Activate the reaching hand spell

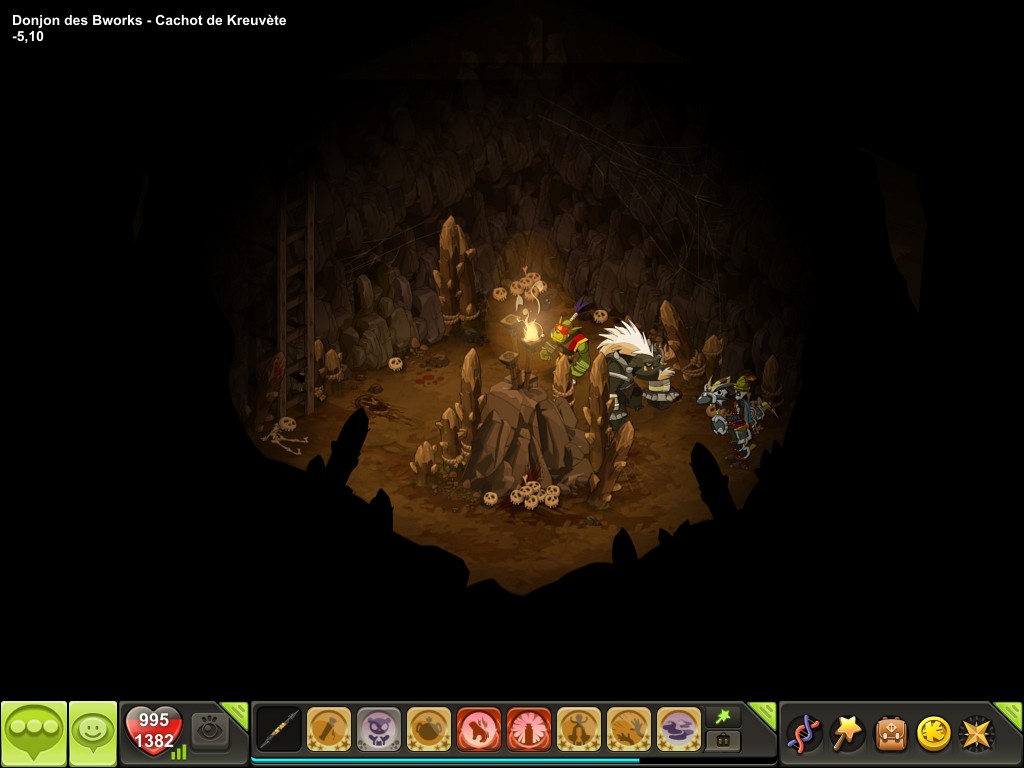point(629,729)
